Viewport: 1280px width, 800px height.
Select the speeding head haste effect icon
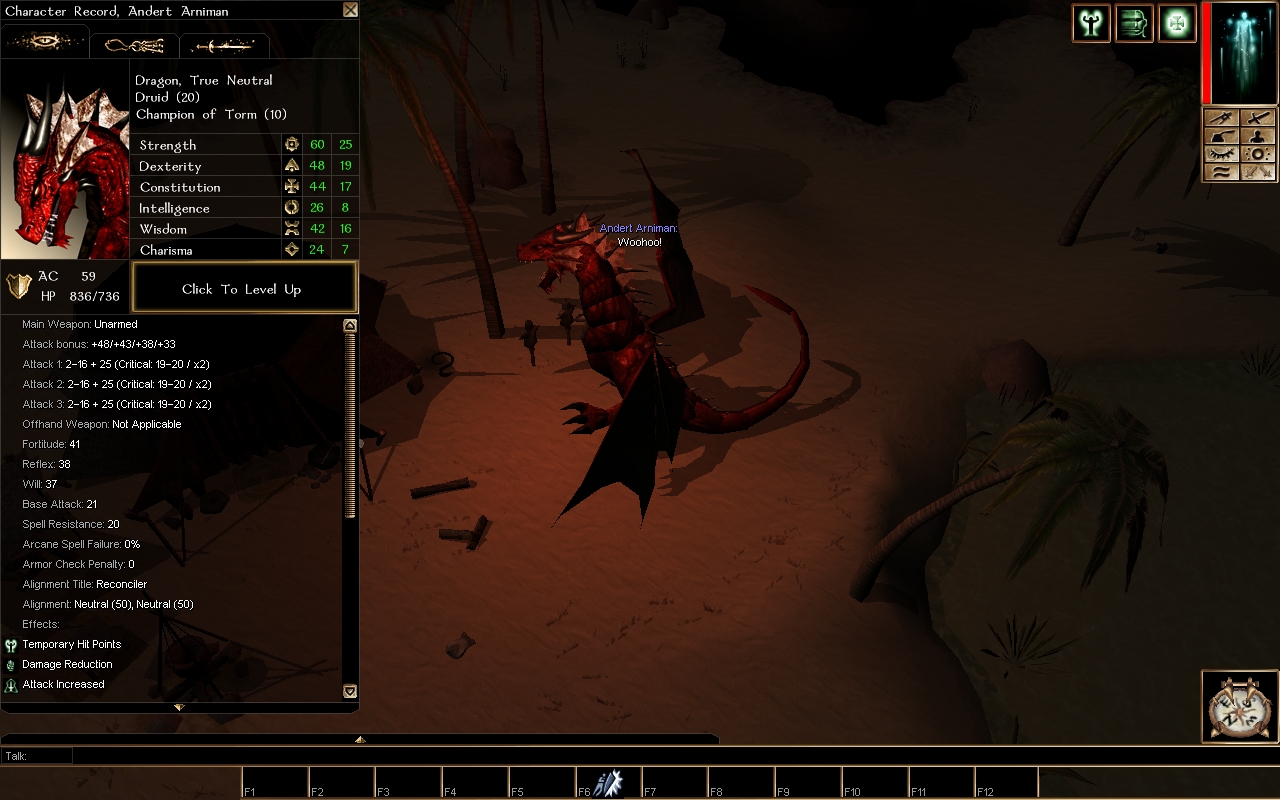(1134, 23)
